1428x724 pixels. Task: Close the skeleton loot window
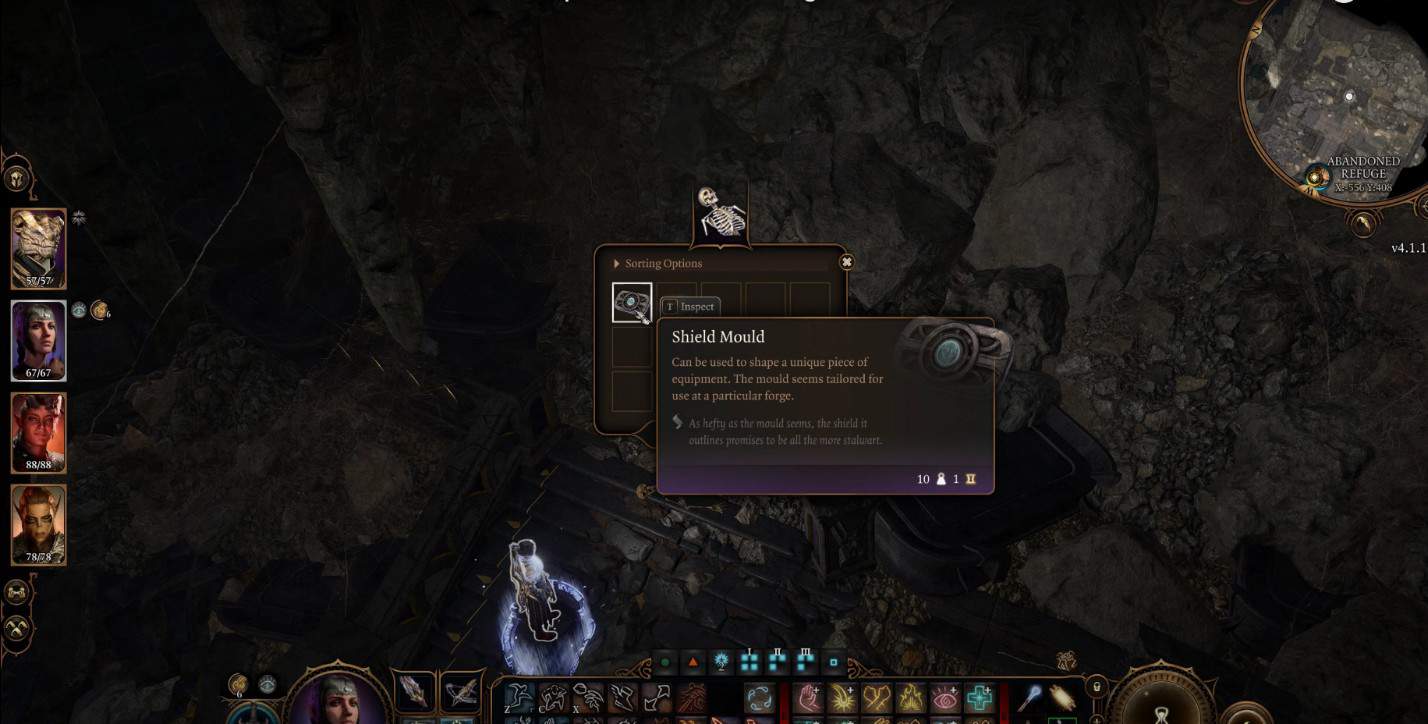pyautogui.click(x=846, y=260)
